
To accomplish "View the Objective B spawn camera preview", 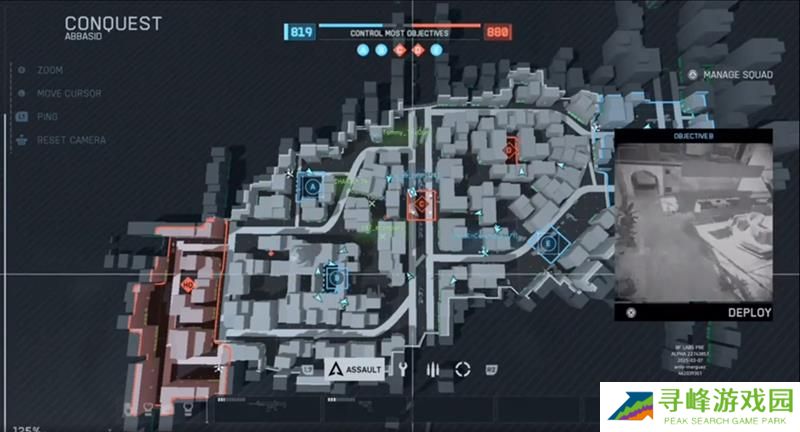I will (693, 222).
